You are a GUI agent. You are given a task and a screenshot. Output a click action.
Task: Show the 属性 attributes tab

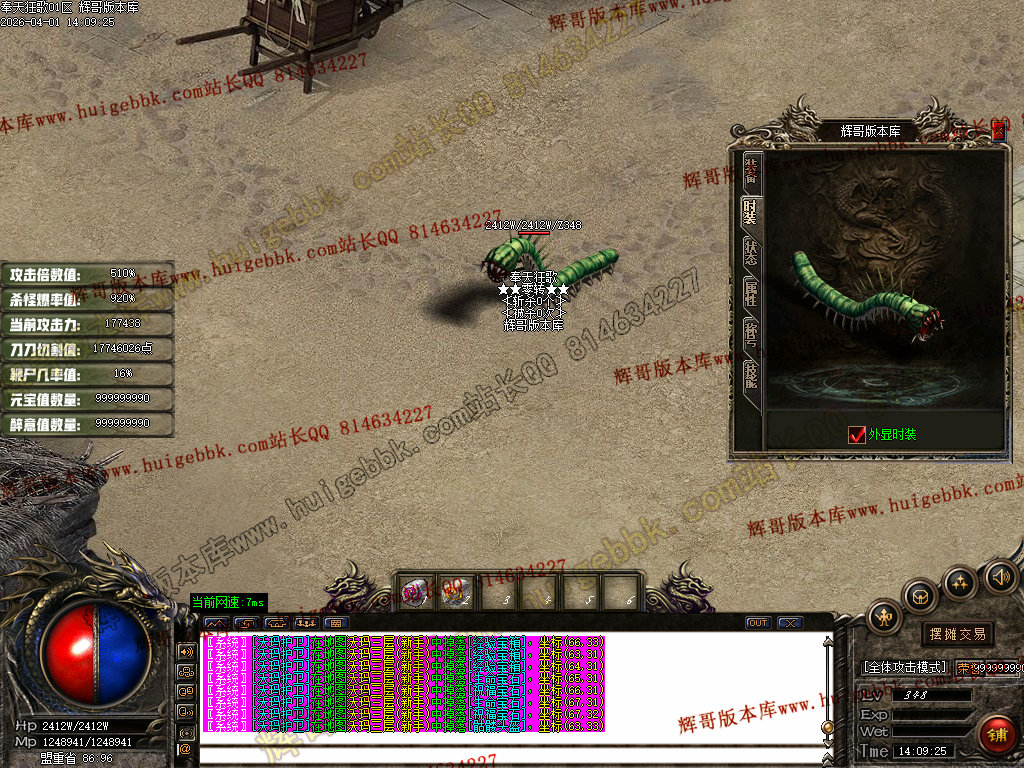pos(751,294)
